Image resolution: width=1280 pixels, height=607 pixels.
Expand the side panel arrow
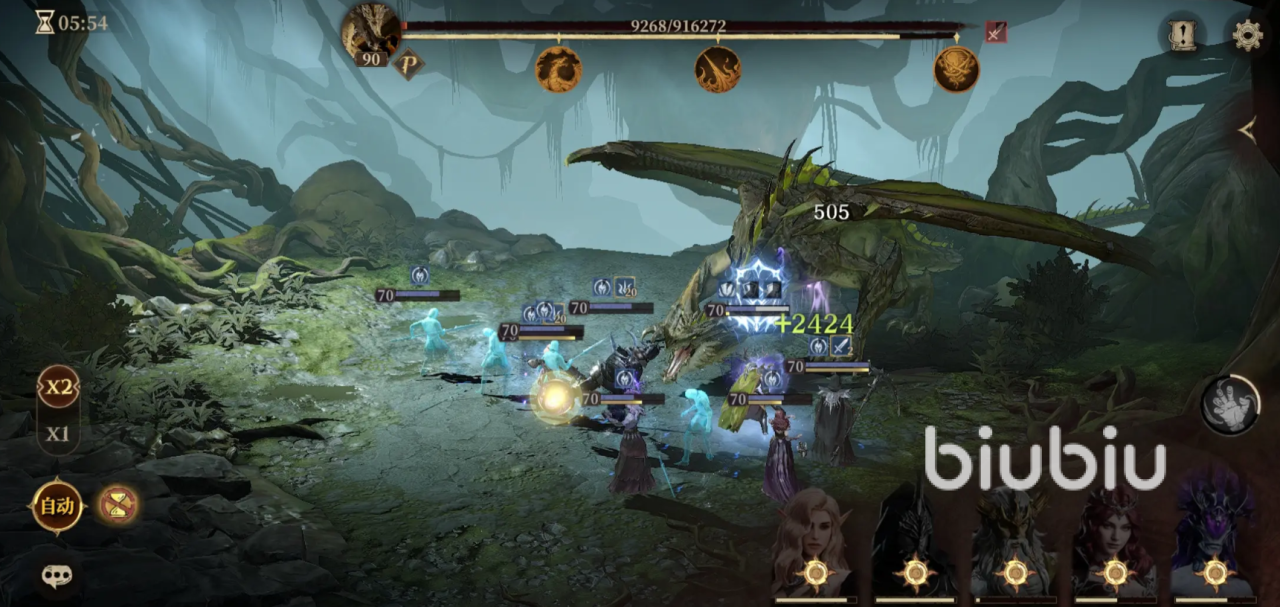click(1247, 129)
